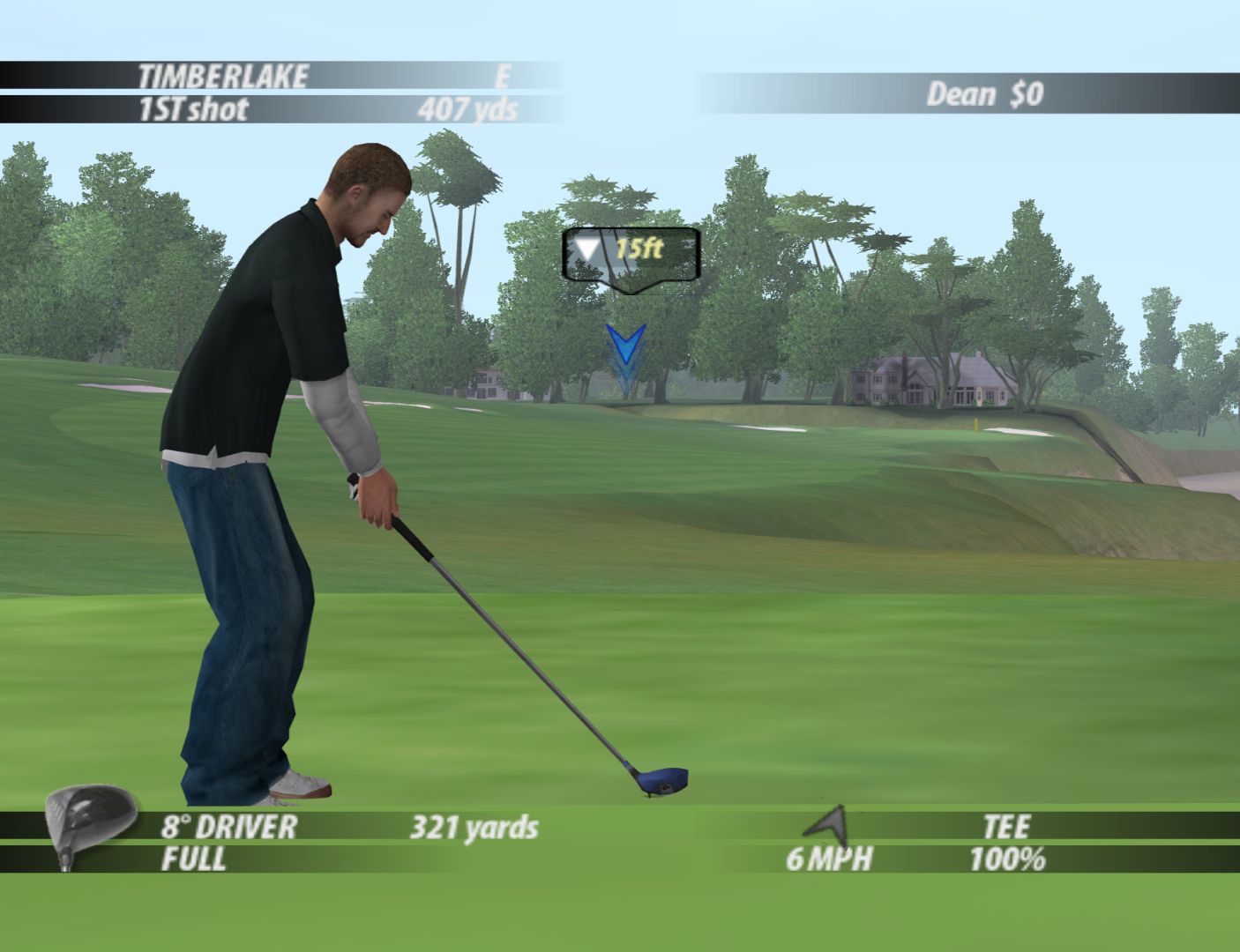Click the wind direction arrow indicator
The image size is (1240, 952).
click(827, 822)
